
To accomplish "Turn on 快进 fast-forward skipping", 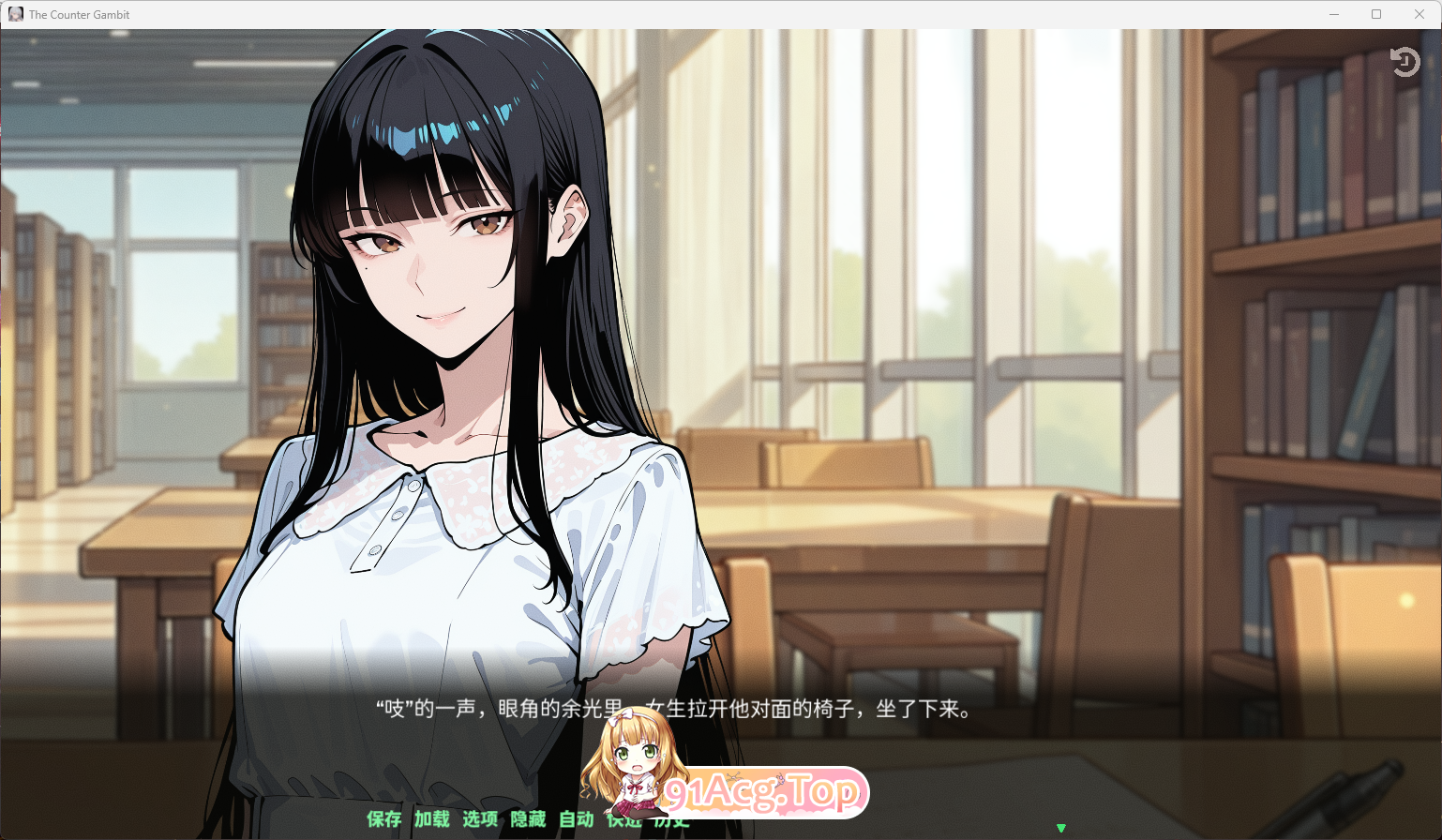I will click(x=623, y=819).
